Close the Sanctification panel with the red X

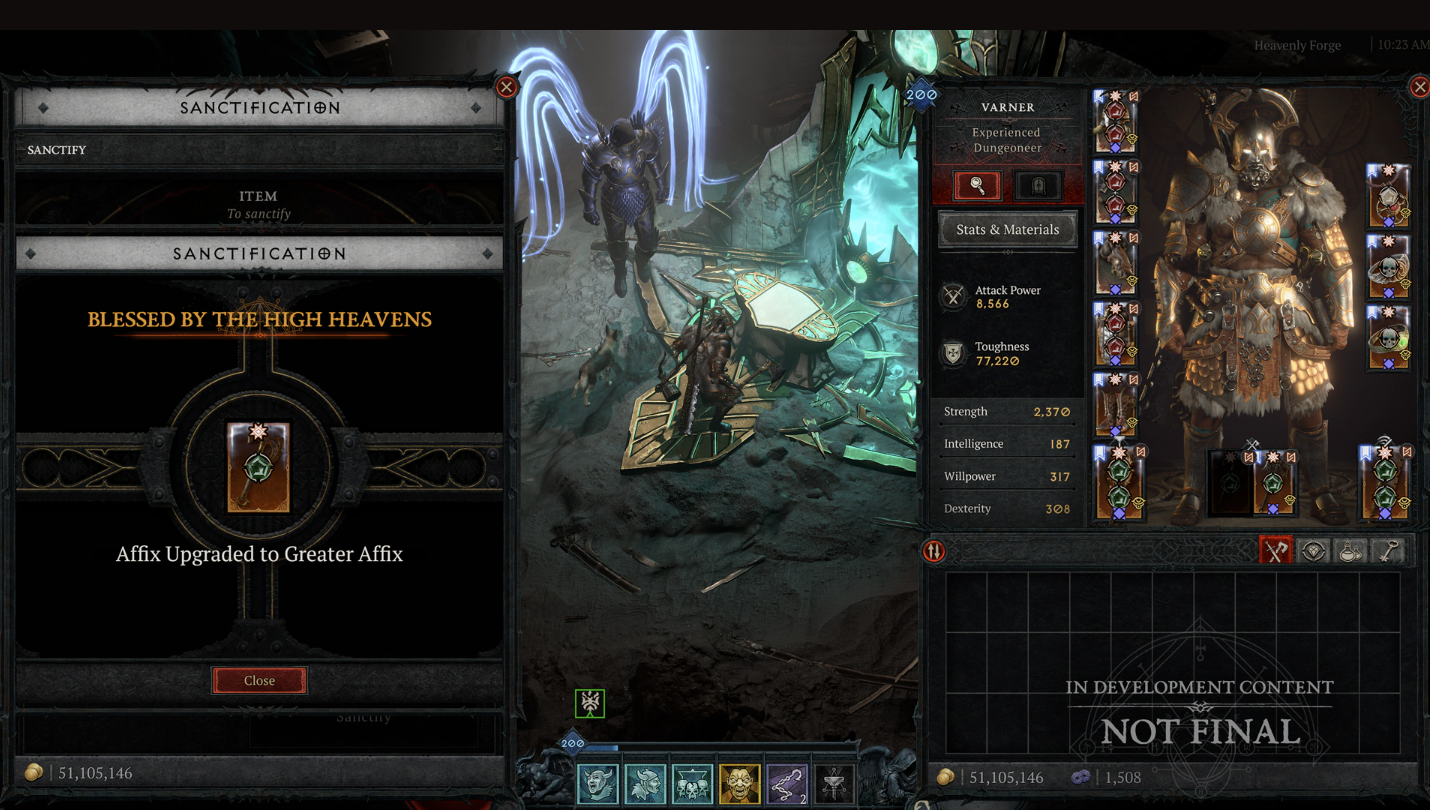click(507, 87)
